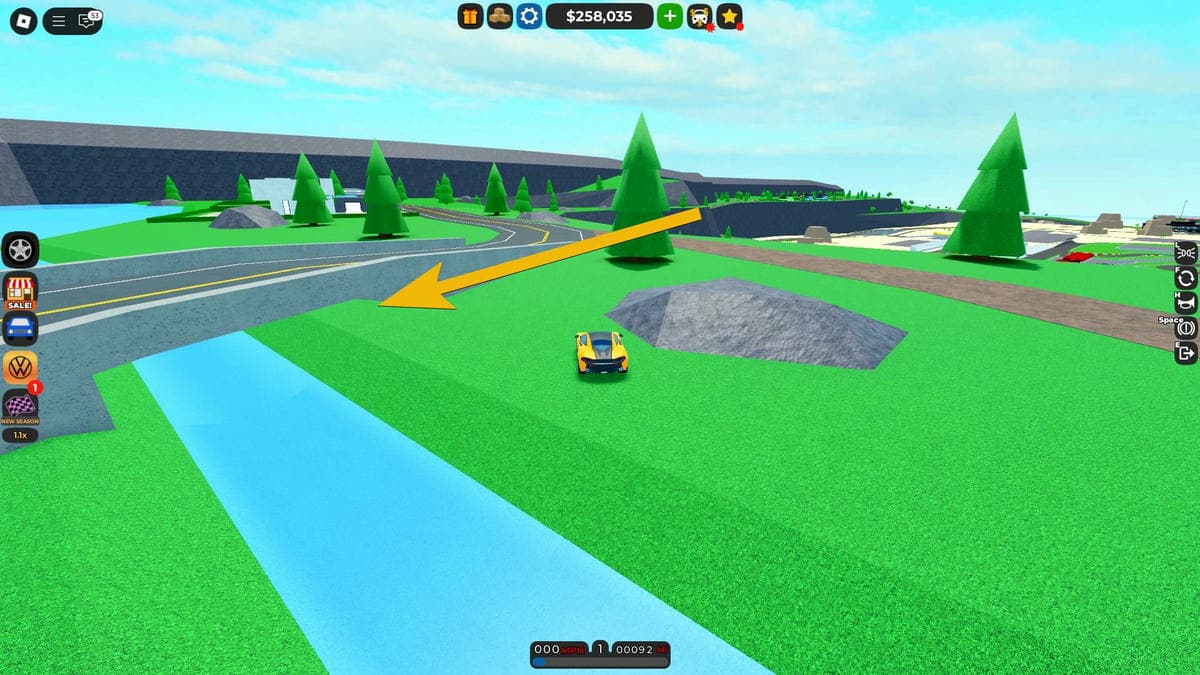Click the green plus to add cash

(x=670, y=16)
